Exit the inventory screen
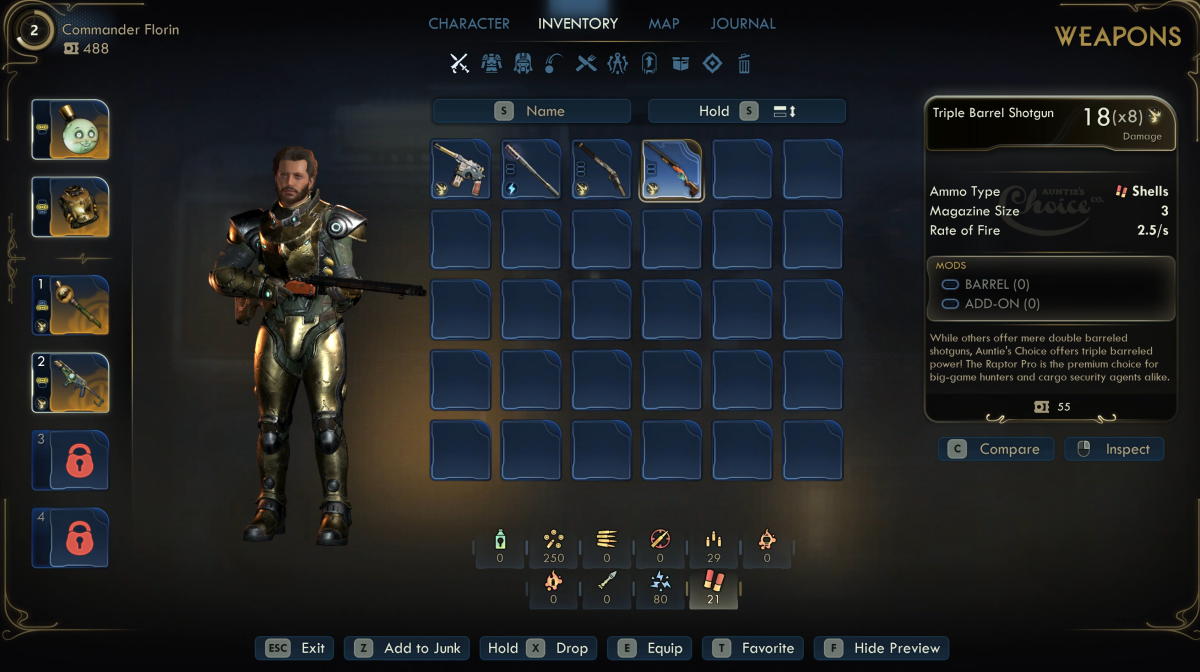This screenshot has height=672, width=1200. (x=296, y=648)
